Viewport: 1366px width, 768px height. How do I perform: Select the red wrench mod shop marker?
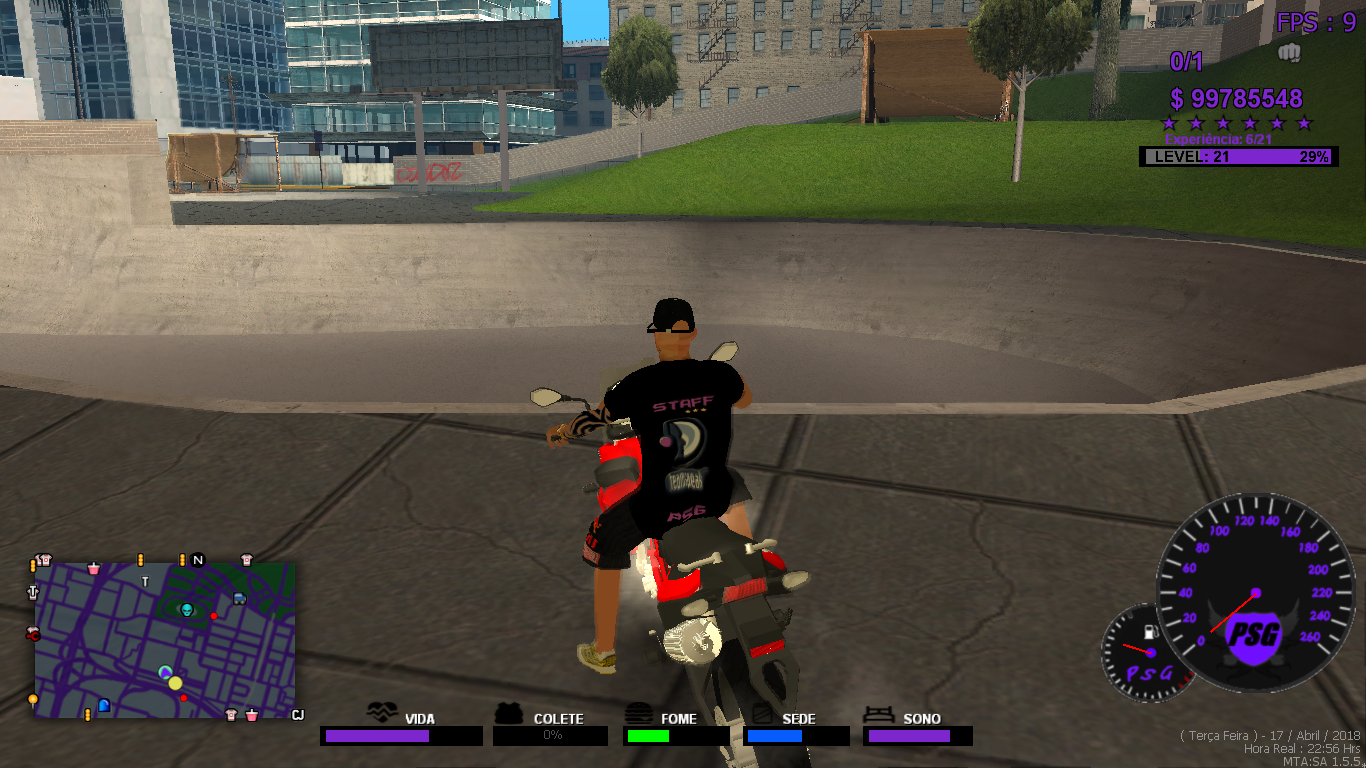[x=32, y=634]
